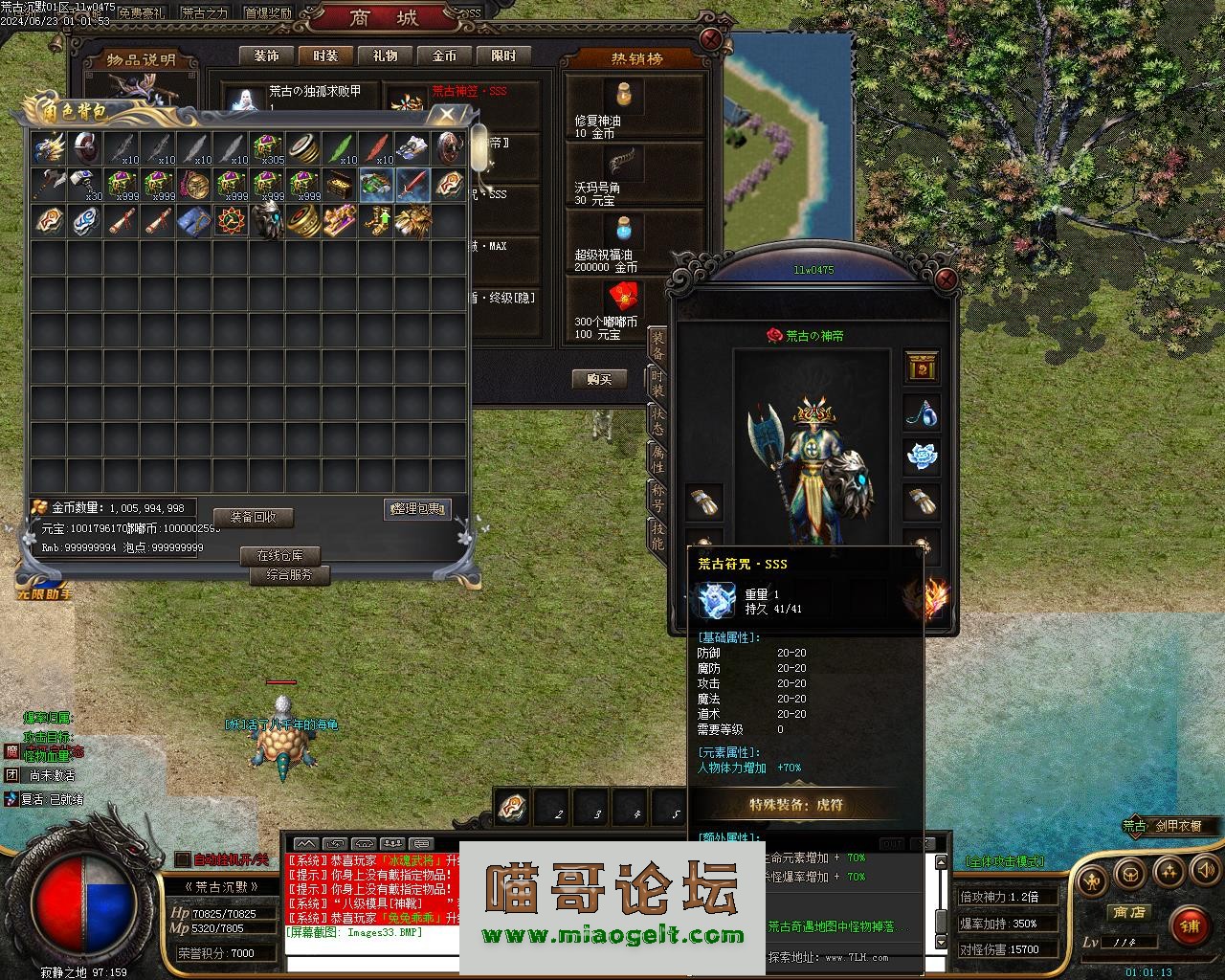Click the 整理包裹 sort bag button
The width and height of the screenshot is (1225, 980).
pyautogui.click(x=417, y=509)
